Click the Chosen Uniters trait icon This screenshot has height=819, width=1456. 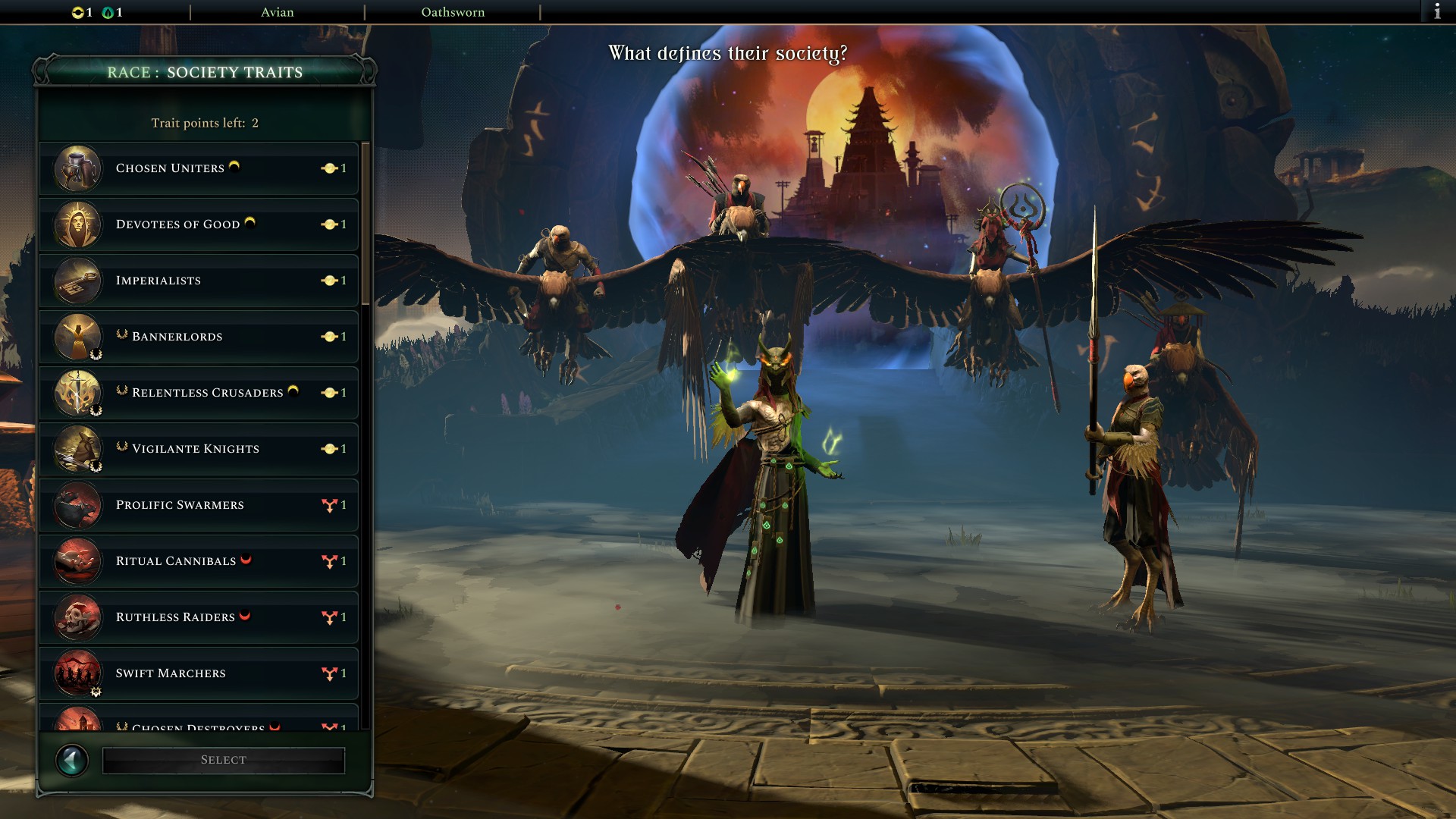pyautogui.click(x=77, y=169)
